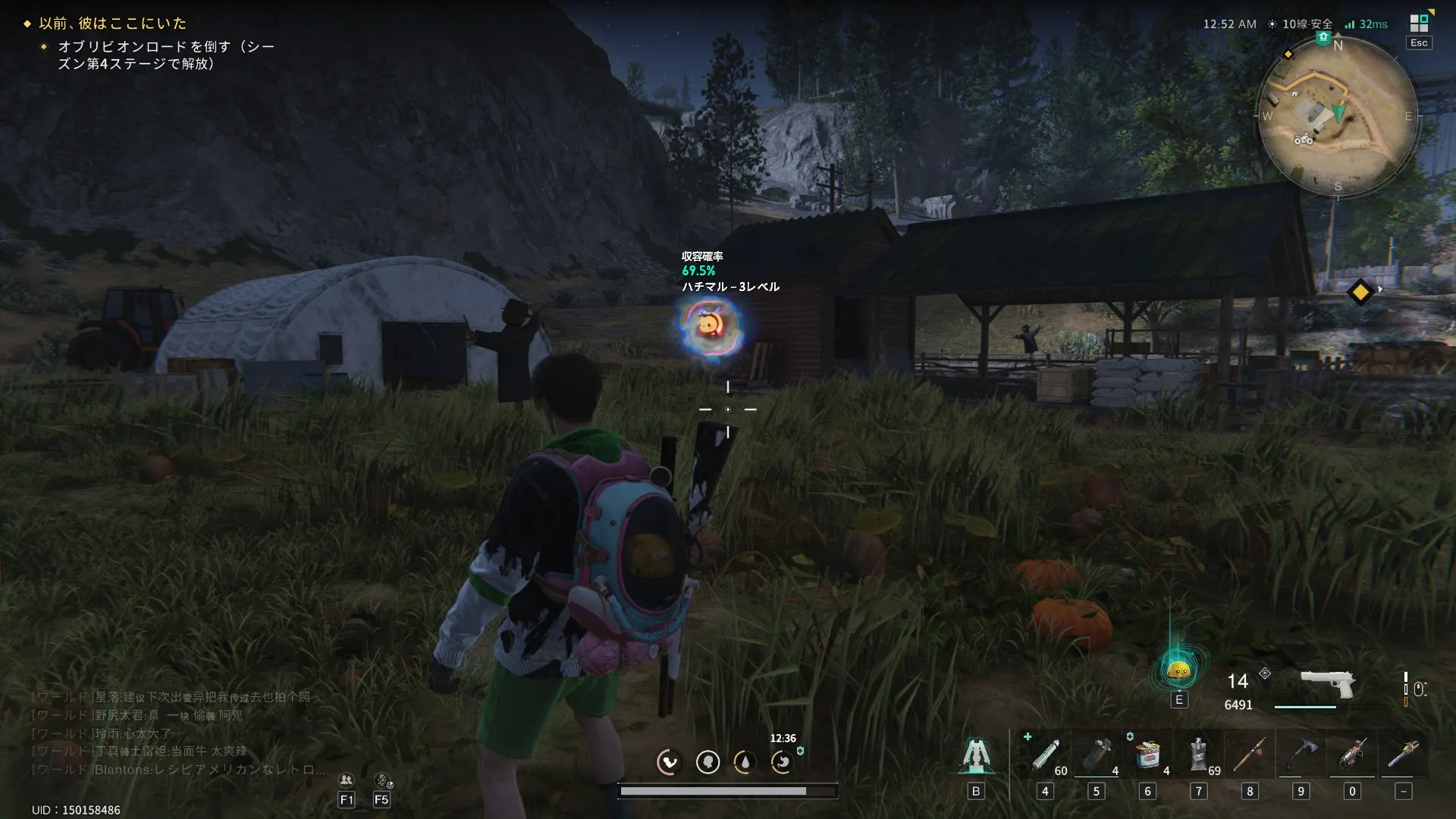Select the yellow-tipped tool in the last hotbar slot
Viewport: 1456px width, 819px height.
pyautogui.click(x=1403, y=755)
